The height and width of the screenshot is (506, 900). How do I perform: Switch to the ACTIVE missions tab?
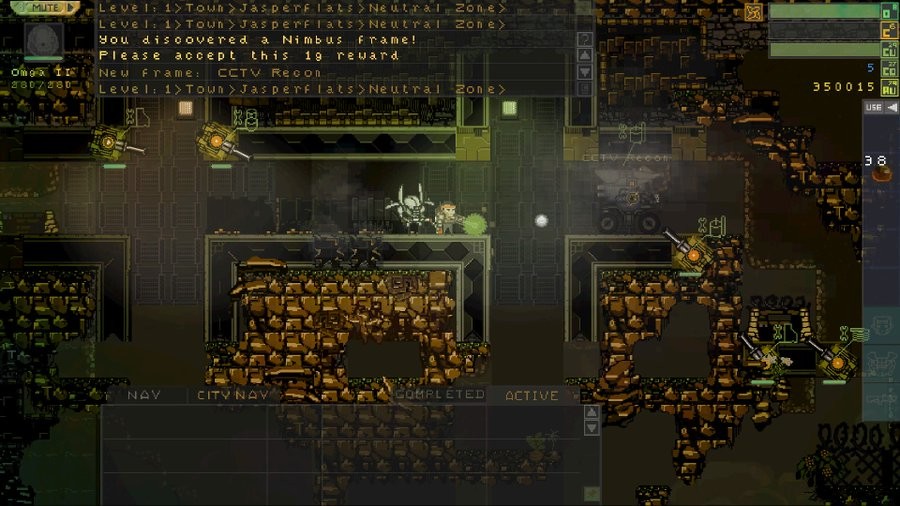[x=532, y=395]
